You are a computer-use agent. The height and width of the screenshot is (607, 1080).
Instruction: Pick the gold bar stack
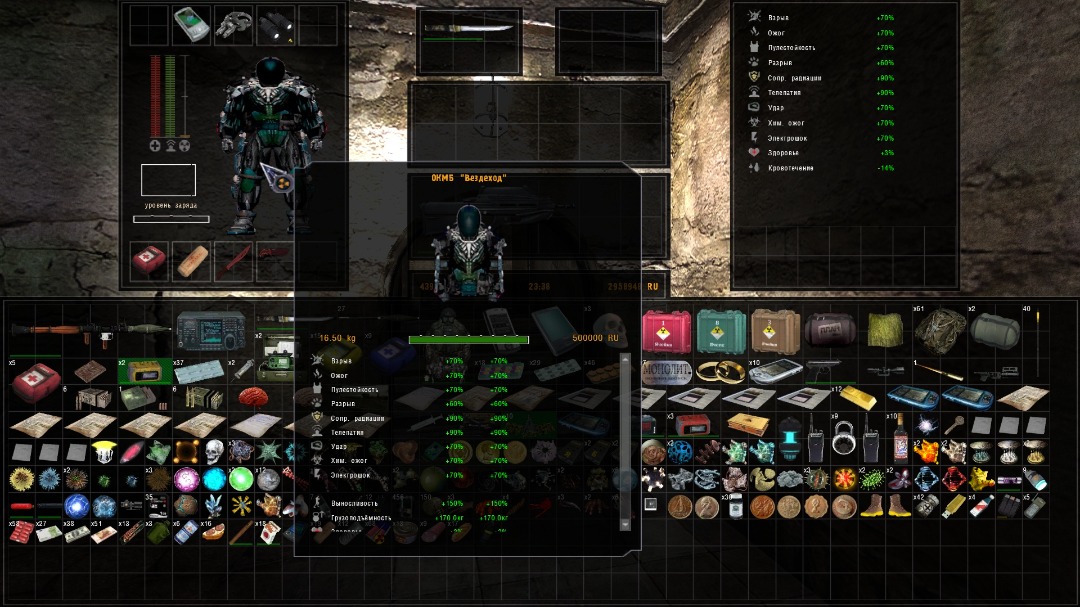coord(860,399)
